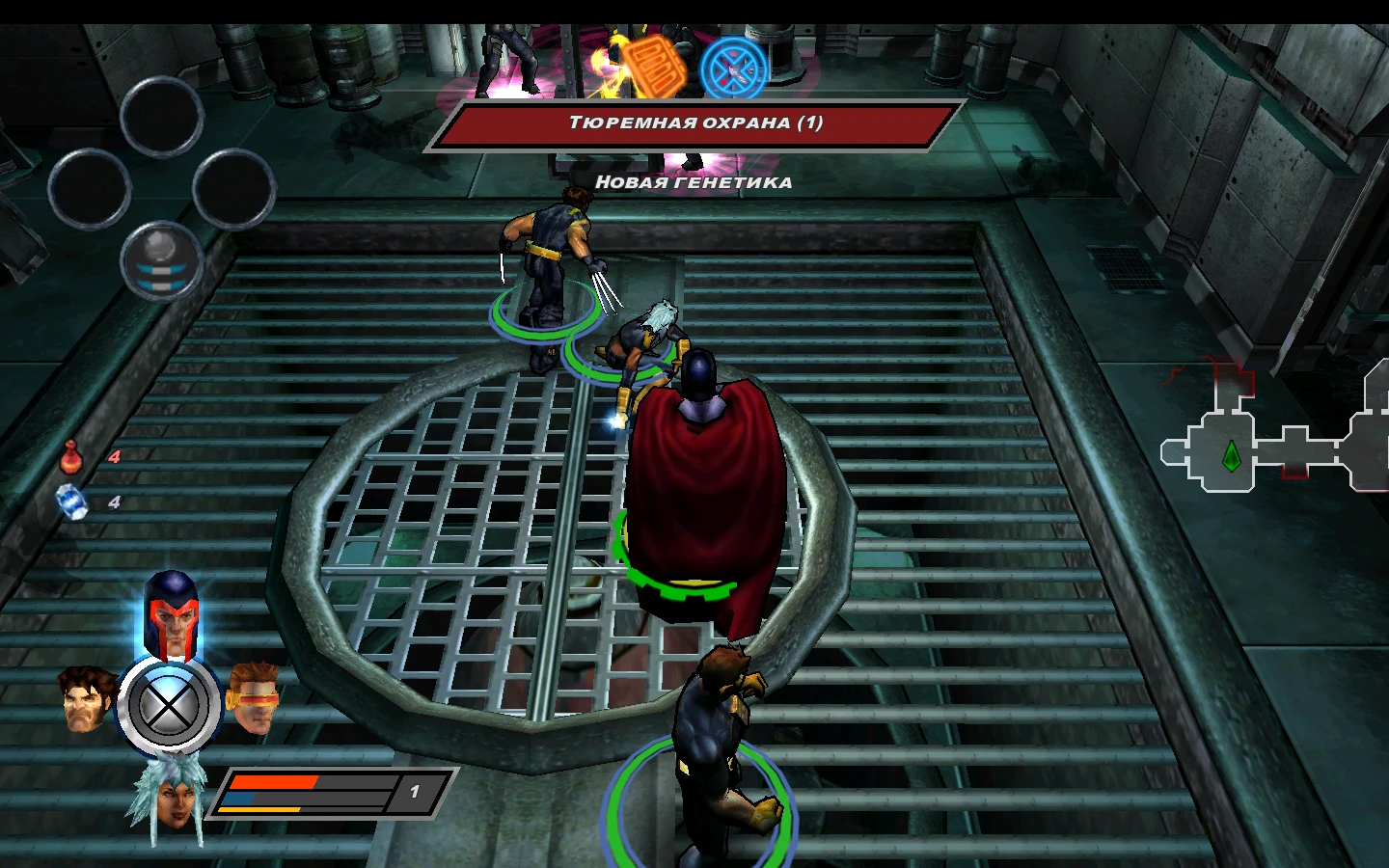The width and height of the screenshot is (1389, 868).
Task: Use the red health potion
Action: [x=71, y=457]
